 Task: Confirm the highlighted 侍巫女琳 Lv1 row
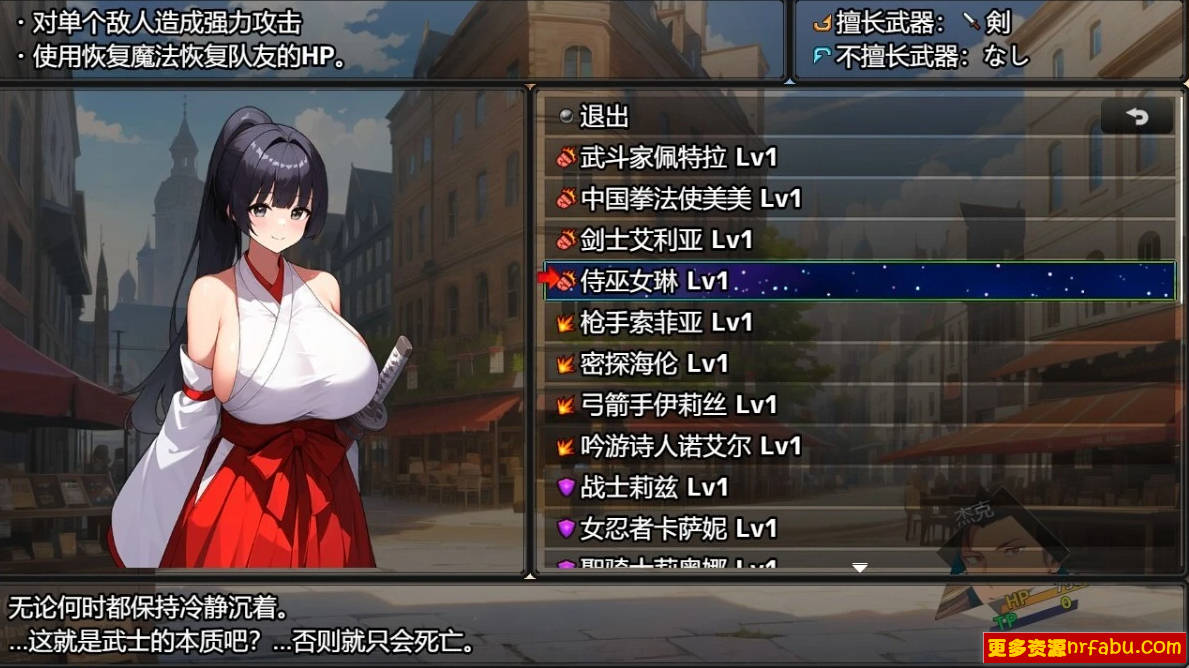[858, 281]
